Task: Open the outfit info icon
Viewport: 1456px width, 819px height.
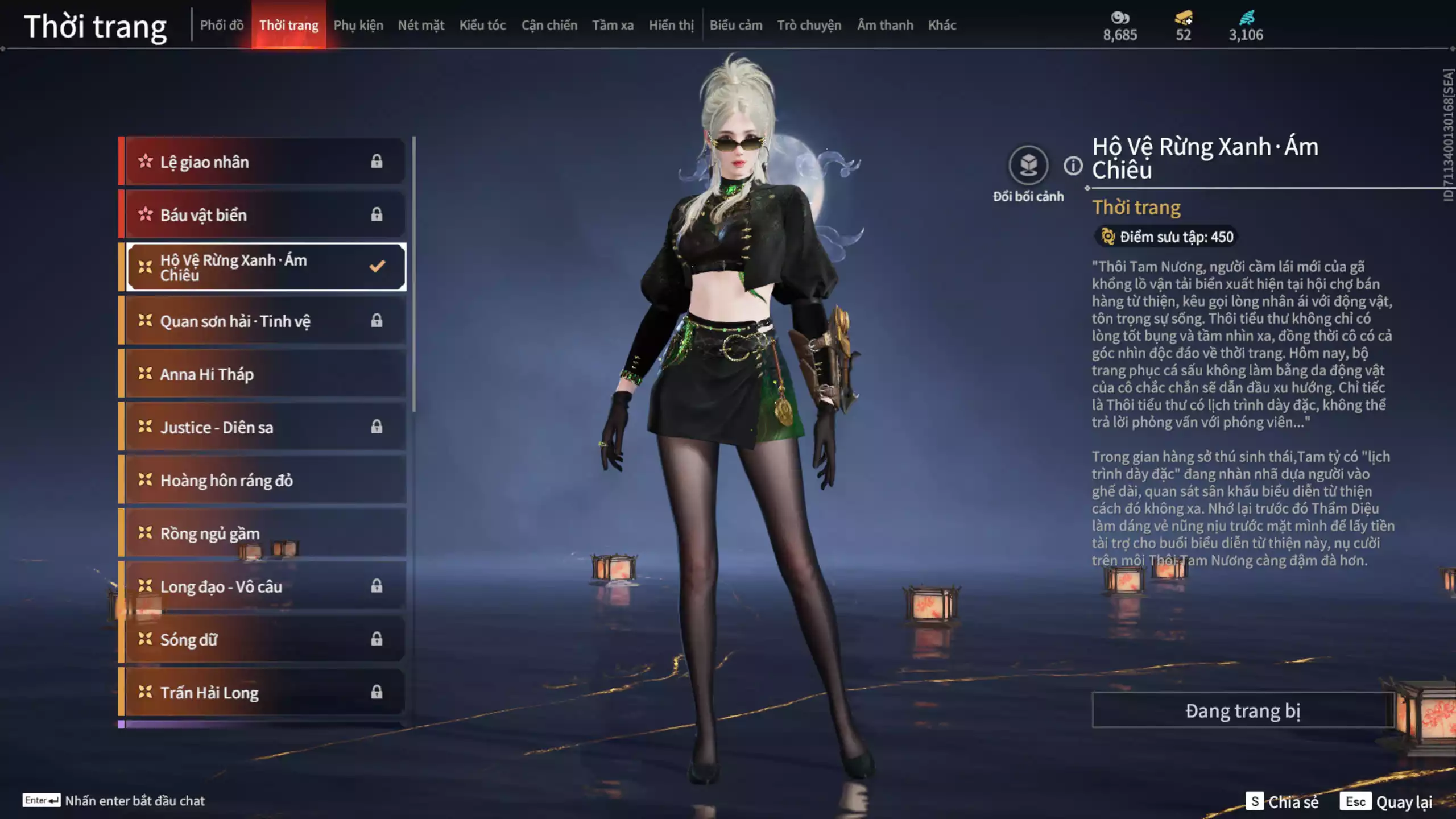Action: click(1073, 166)
